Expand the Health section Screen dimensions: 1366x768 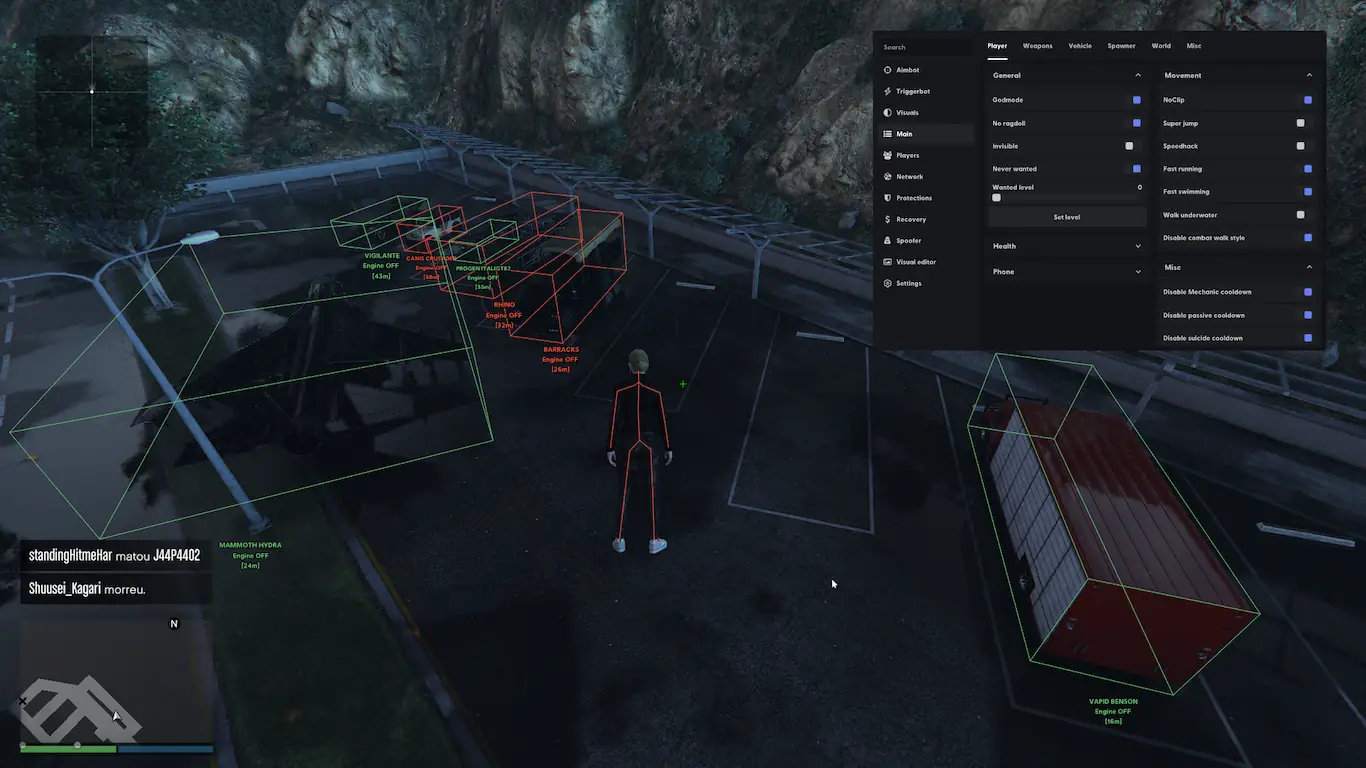(1066, 246)
